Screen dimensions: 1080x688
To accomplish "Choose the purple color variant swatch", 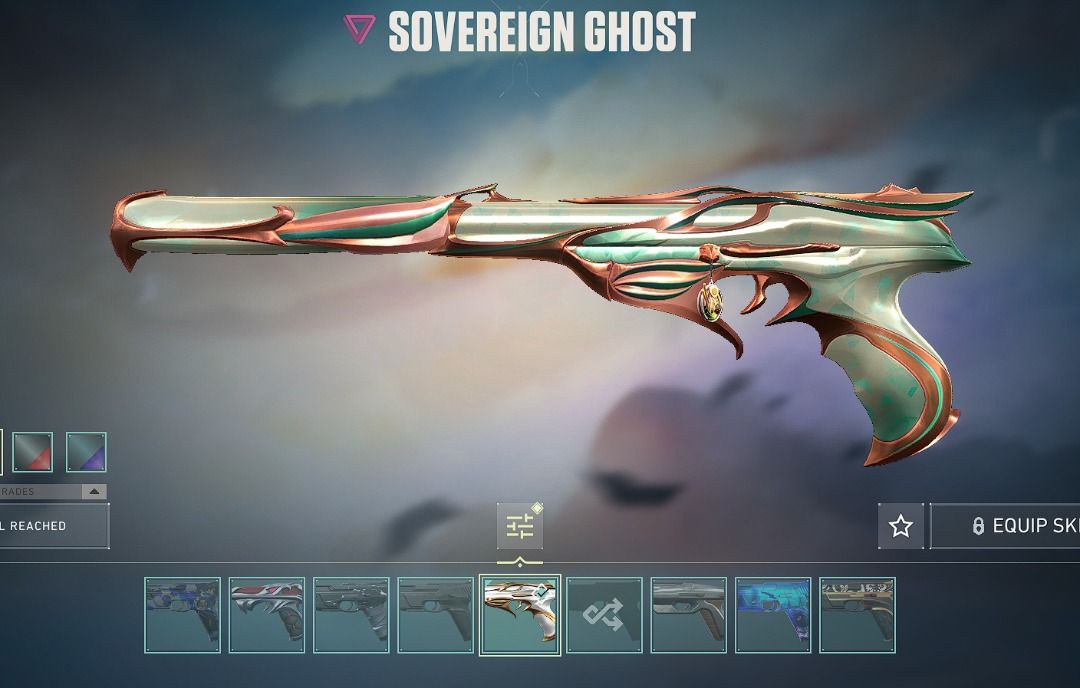I will (86, 452).
